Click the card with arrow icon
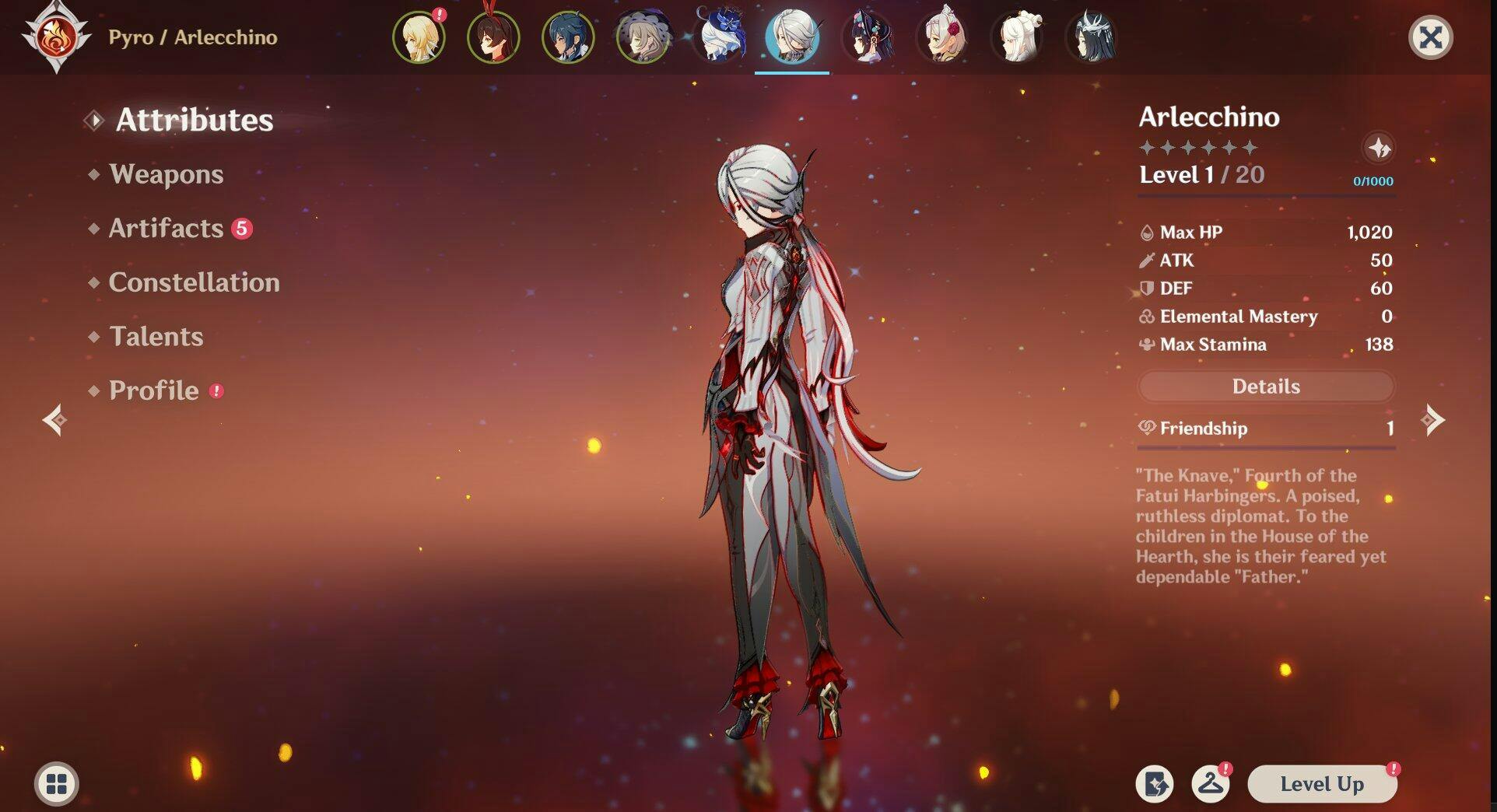 point(1154,783)
